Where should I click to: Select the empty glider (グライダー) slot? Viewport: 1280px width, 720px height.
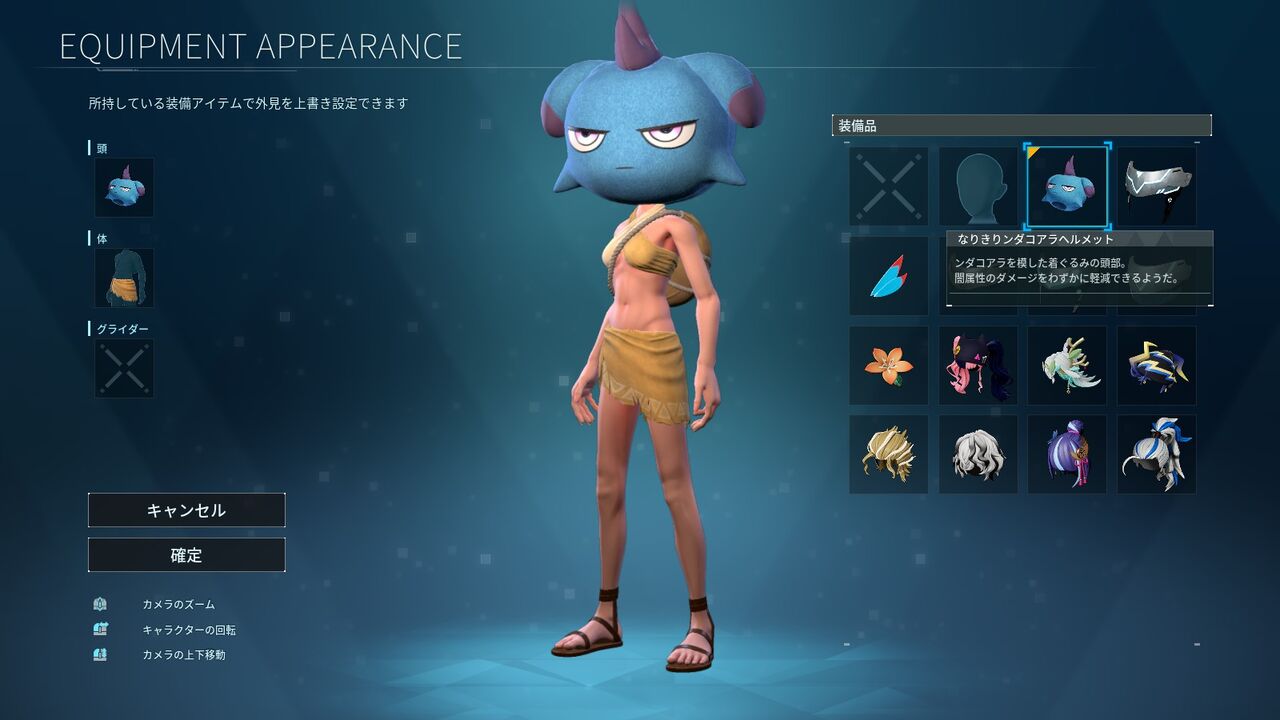[x=124, y=368]
